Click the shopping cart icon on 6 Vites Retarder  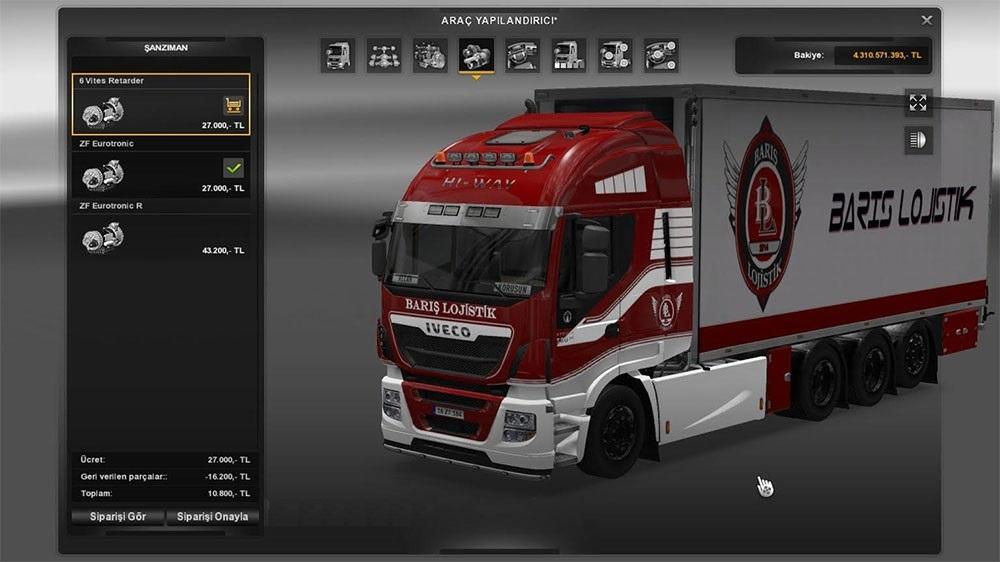tap(233, 105)
